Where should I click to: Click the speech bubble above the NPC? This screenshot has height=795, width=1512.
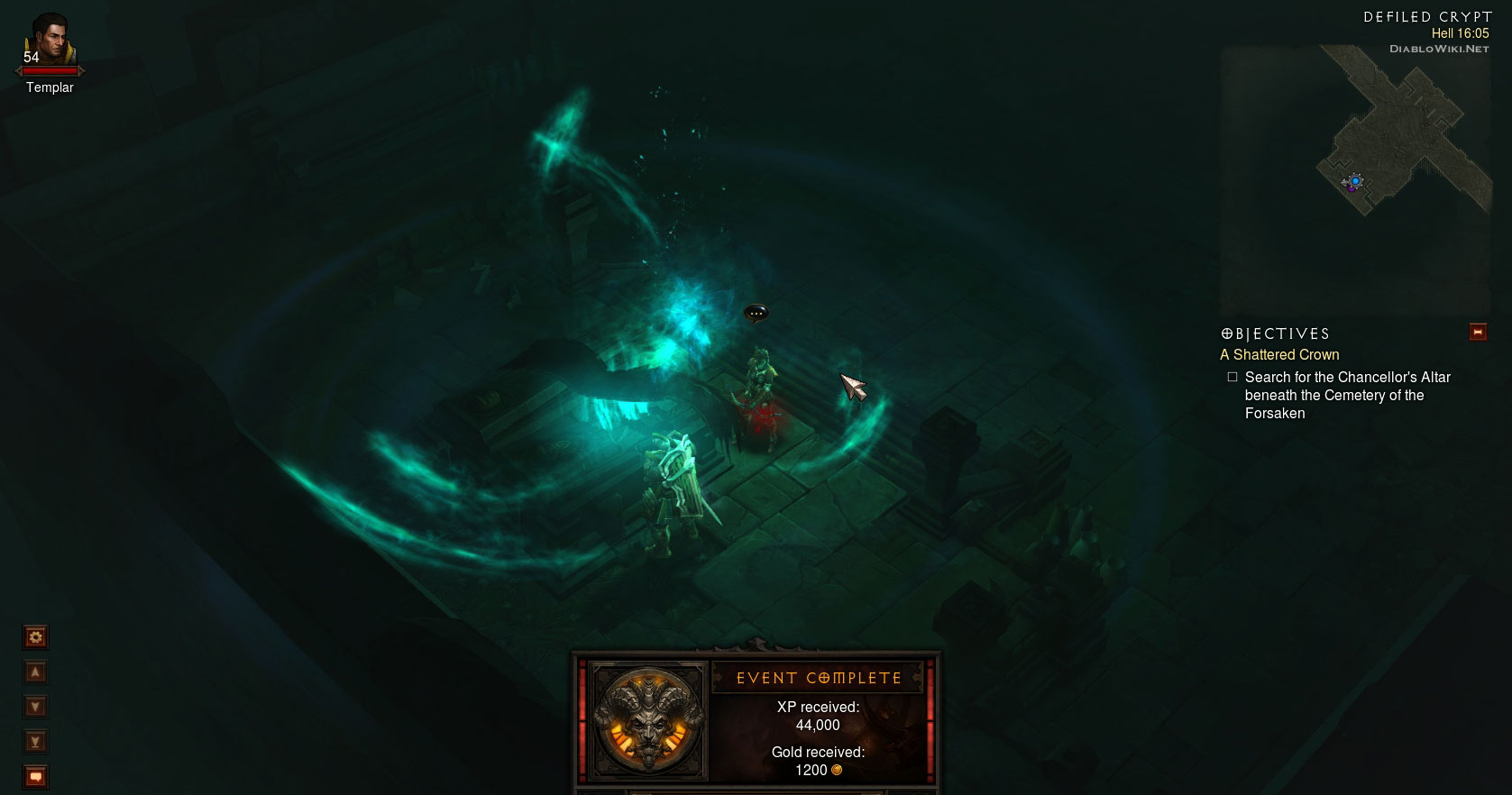(756, 313)
